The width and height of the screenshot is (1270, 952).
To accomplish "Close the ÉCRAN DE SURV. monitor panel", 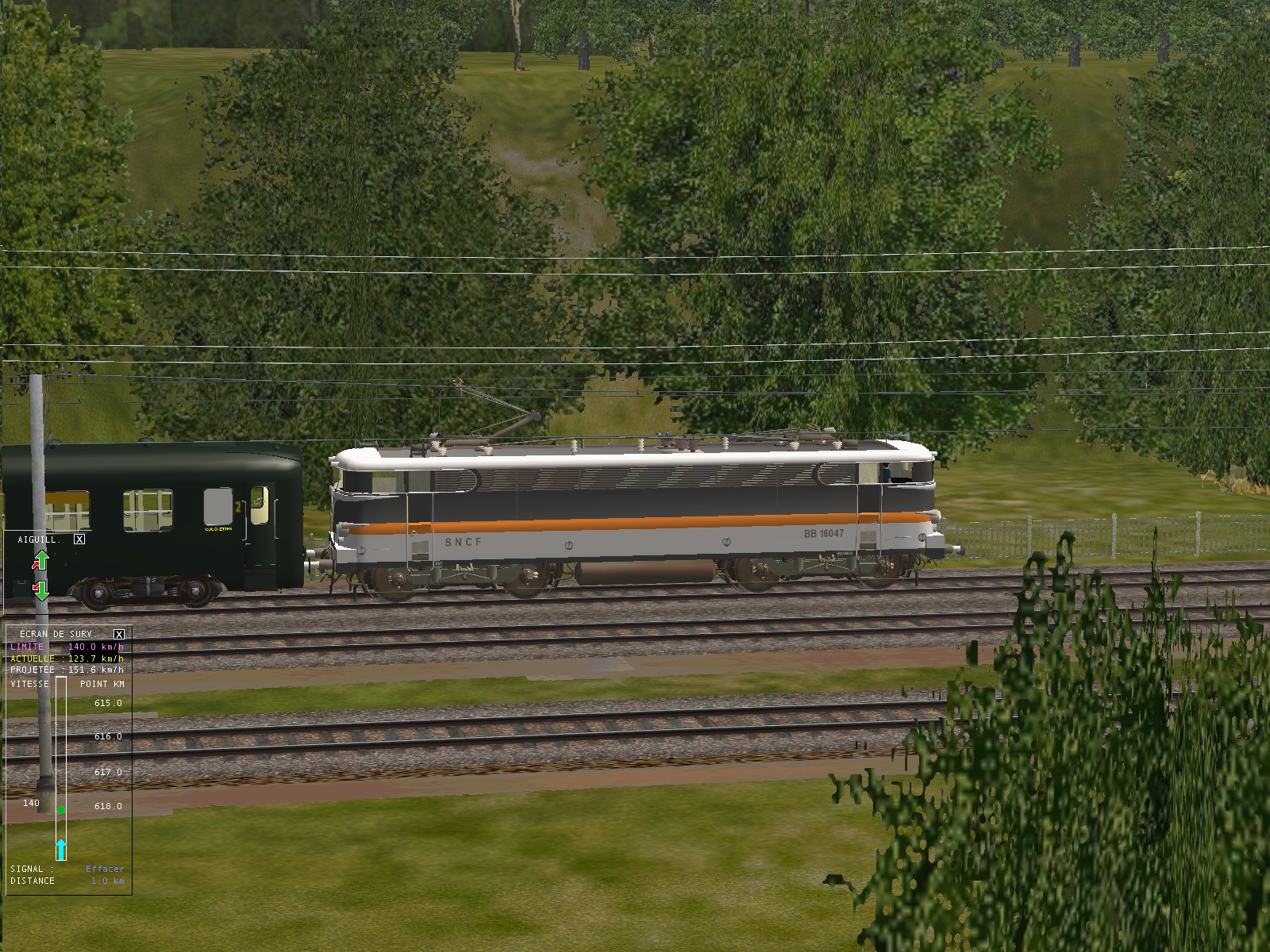I will (119, 634).
